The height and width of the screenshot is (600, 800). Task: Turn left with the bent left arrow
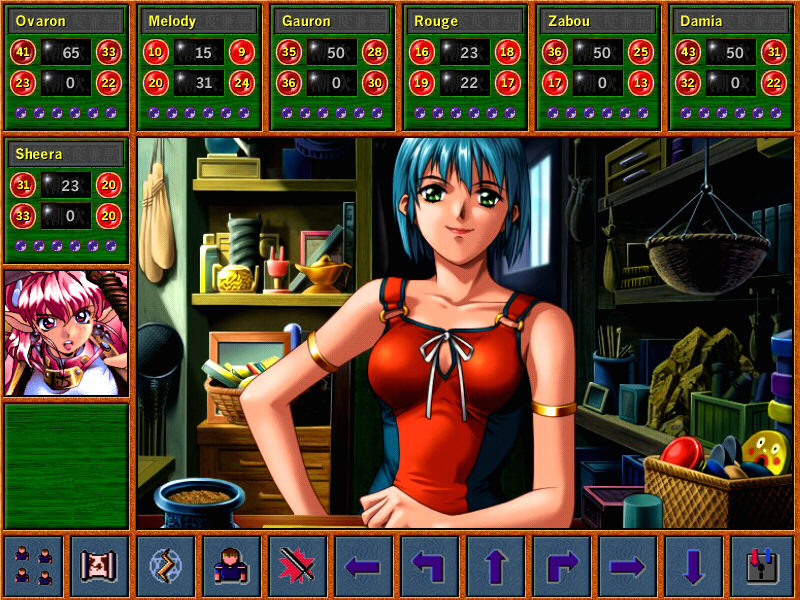click(429, 566)
